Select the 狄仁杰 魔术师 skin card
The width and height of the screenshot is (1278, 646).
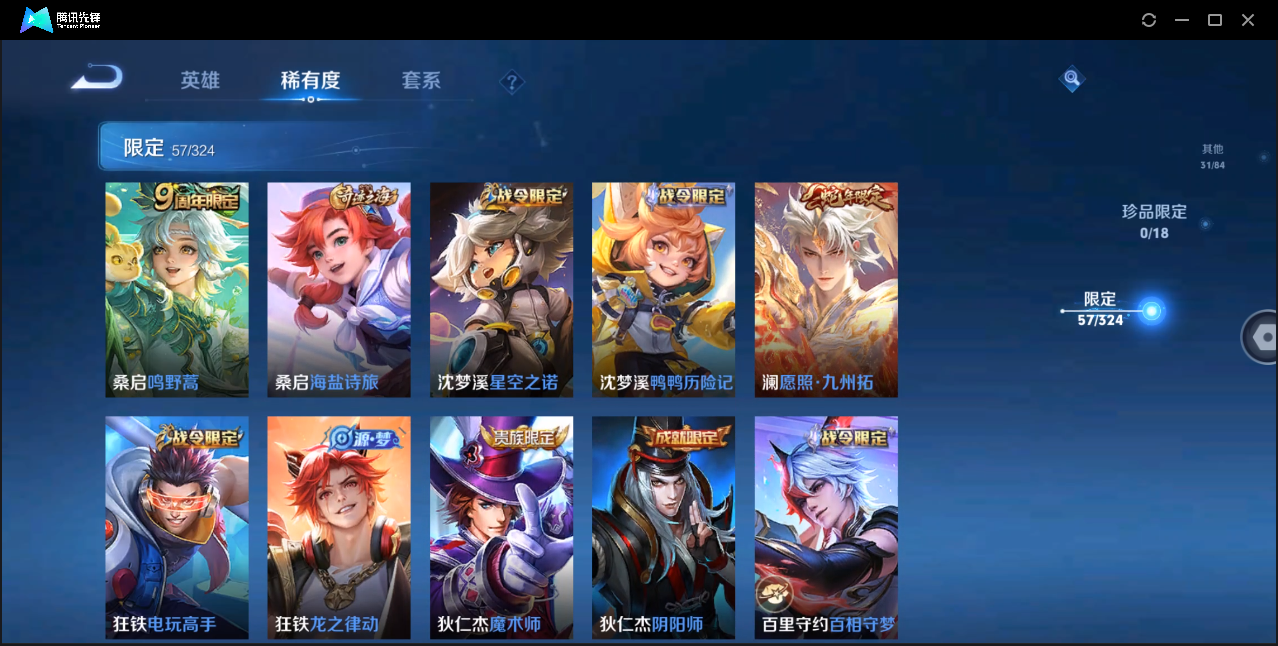(x=501, y=527)
